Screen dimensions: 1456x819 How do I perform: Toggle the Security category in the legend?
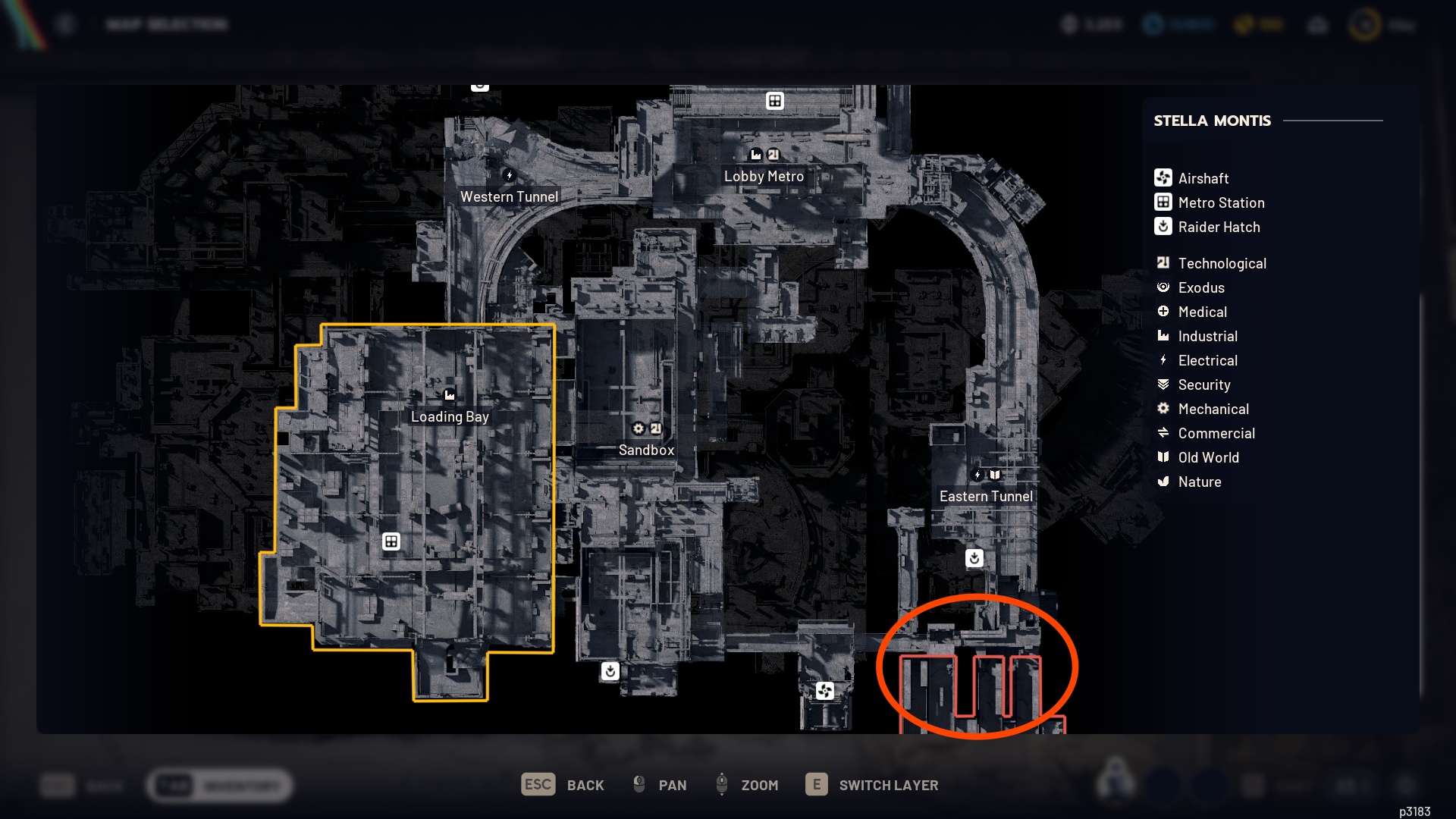pyautogui.click(x=1163, y=384)
